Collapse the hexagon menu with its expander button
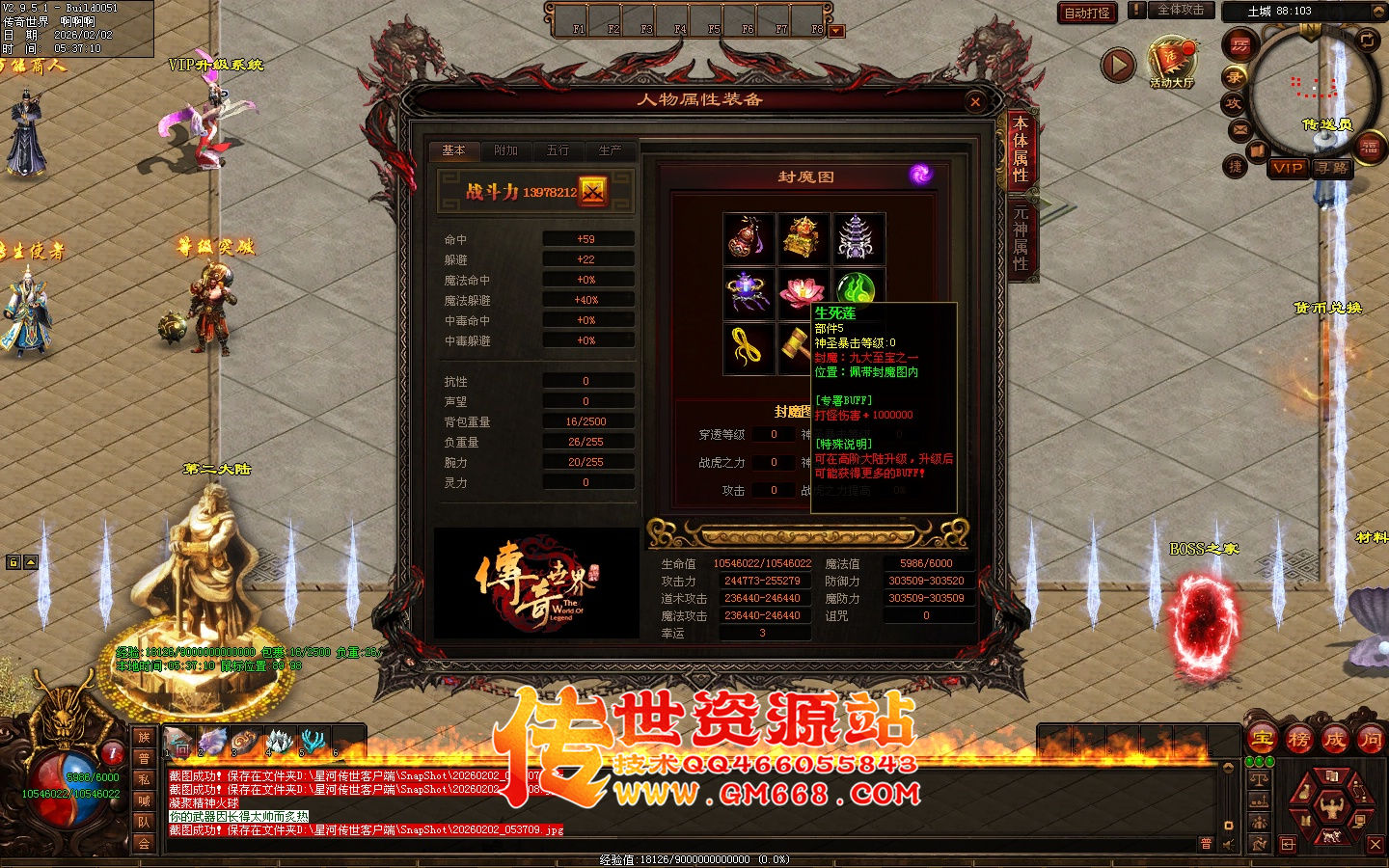 [x=1287, y=843]
